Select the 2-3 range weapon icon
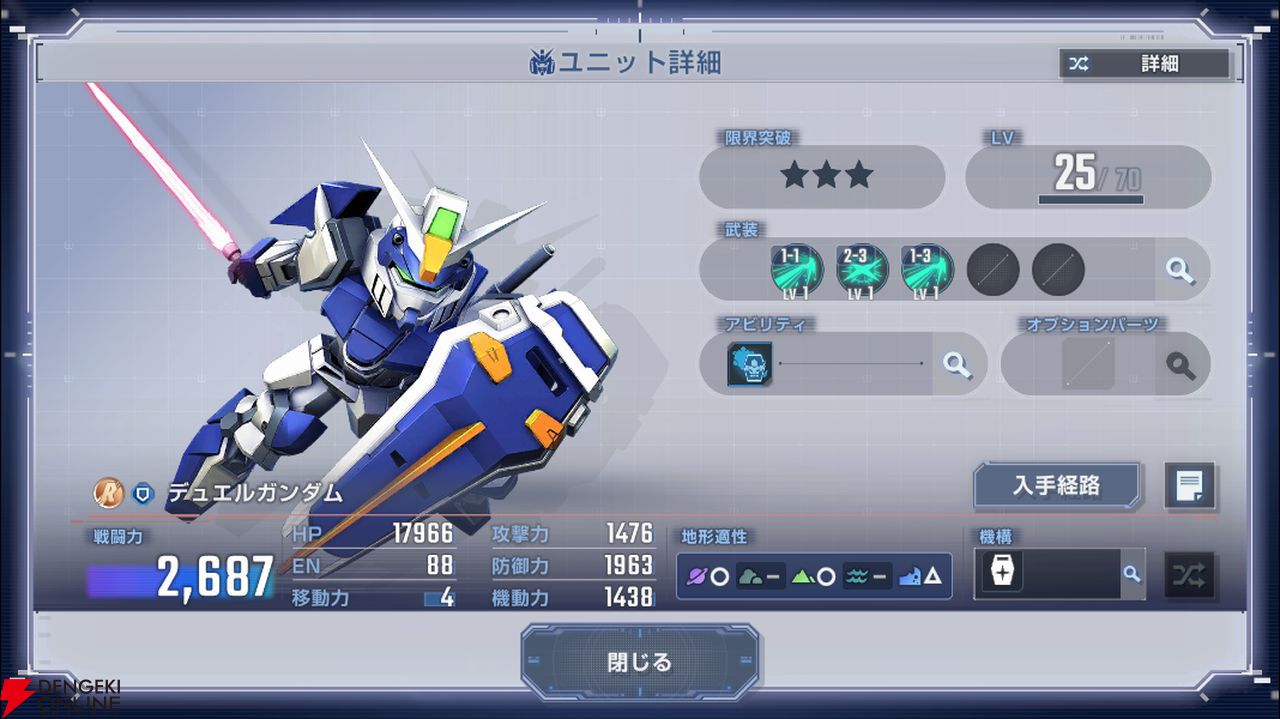The height and width of the screenshot is (719, 1280). 862,270
